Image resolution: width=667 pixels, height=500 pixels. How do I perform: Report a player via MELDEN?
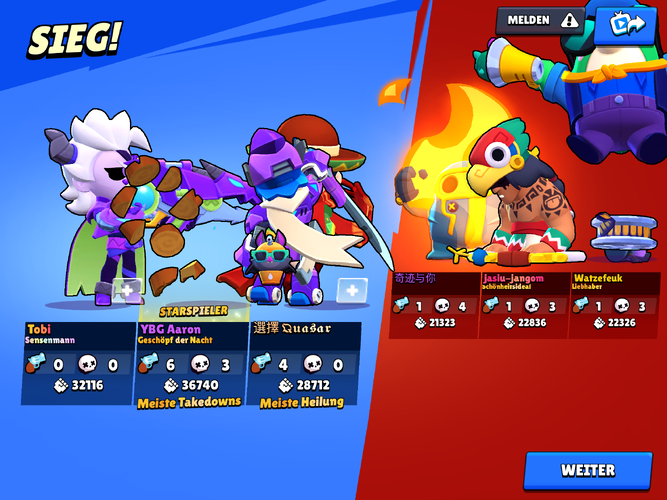click(x=540, y=20)
